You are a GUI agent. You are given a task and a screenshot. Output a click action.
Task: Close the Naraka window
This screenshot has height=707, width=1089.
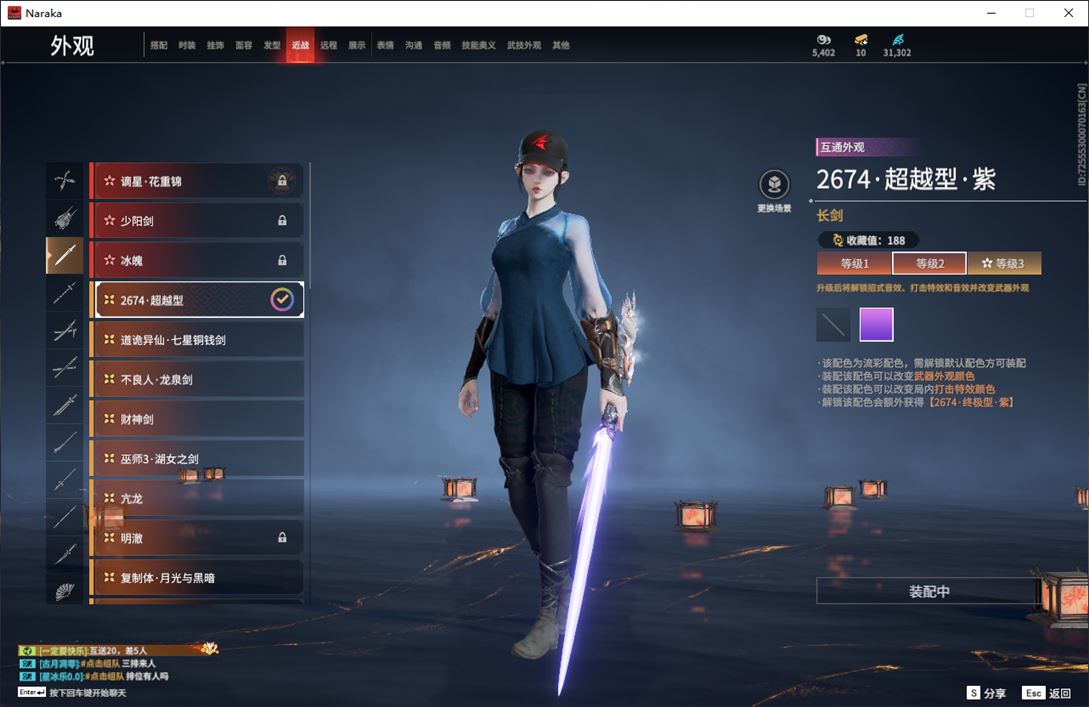[x=1066, y=13]
